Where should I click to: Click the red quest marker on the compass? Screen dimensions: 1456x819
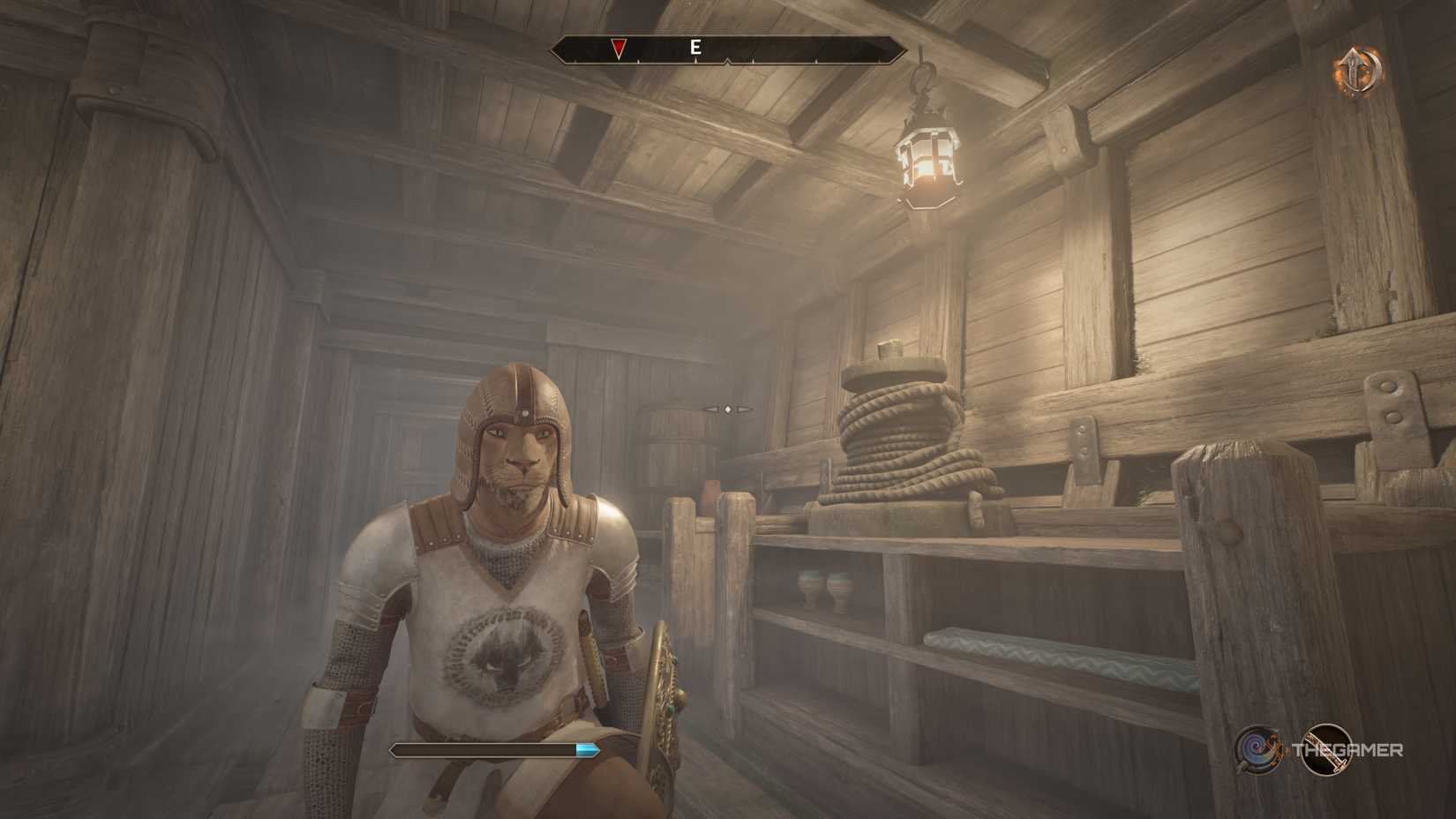pos(618,47)
